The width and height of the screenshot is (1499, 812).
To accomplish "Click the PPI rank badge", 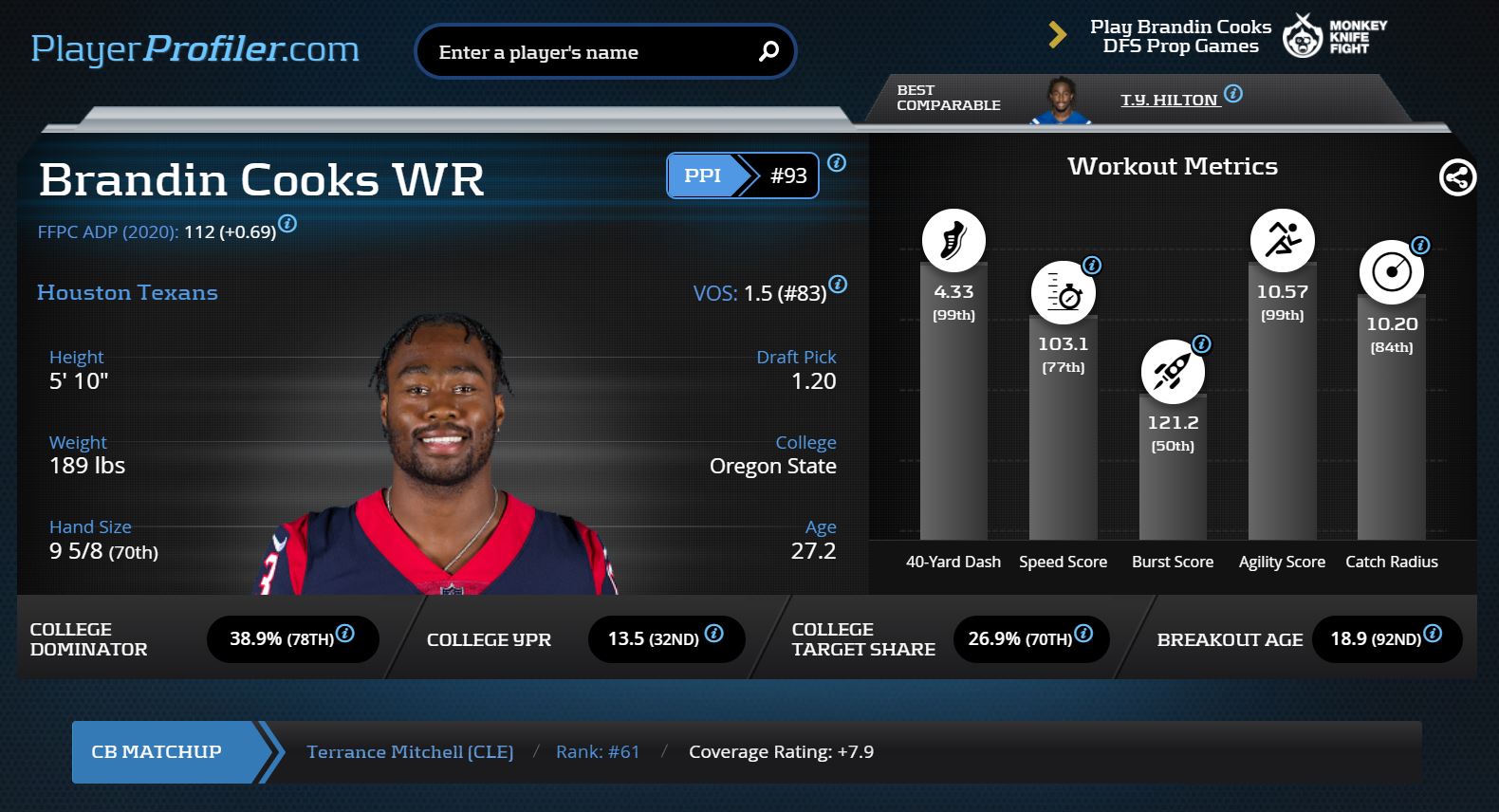I will click(742, 175).
